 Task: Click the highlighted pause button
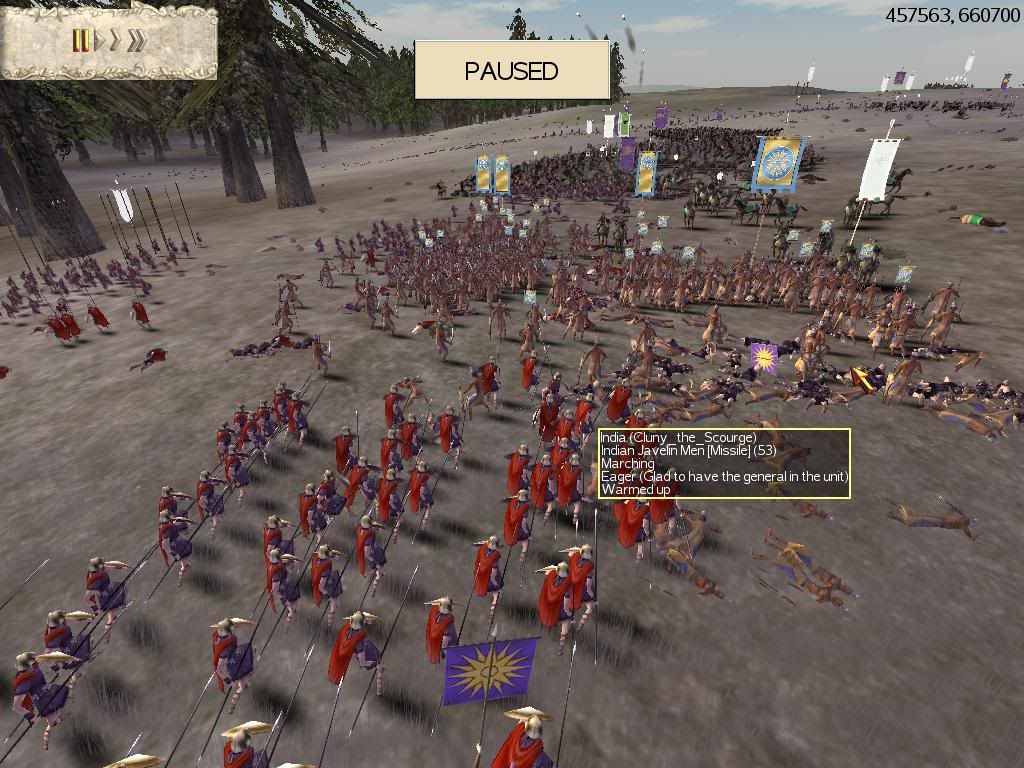pos(81,41)
